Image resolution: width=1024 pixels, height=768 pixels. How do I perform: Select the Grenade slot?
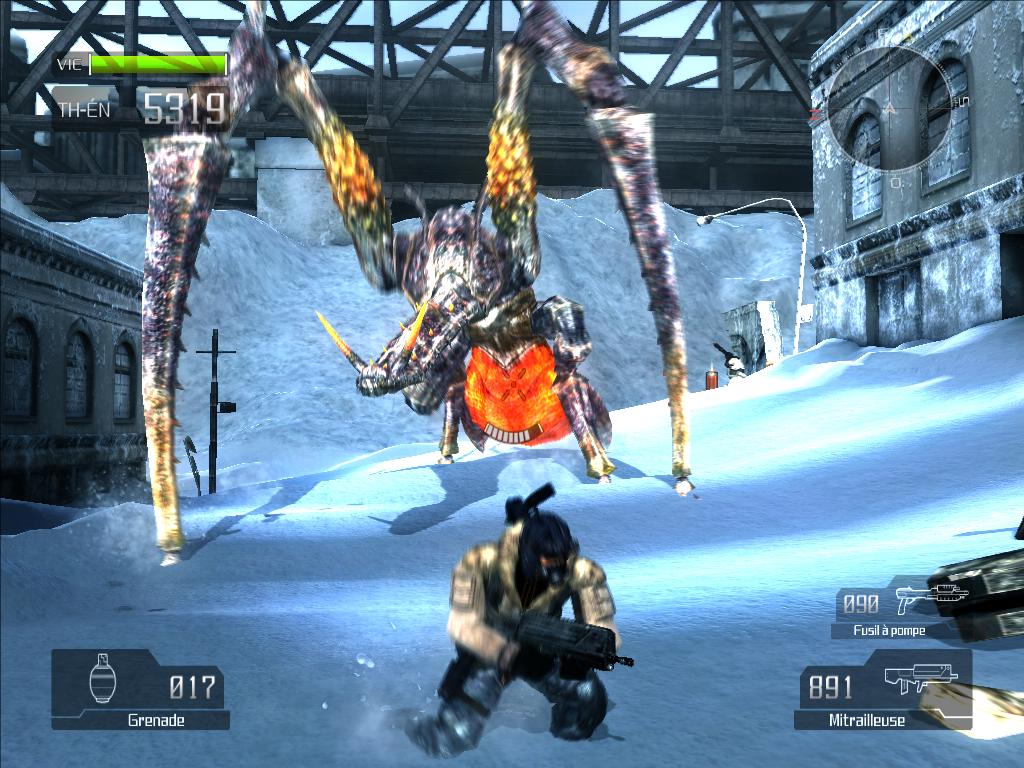(139, 688)
